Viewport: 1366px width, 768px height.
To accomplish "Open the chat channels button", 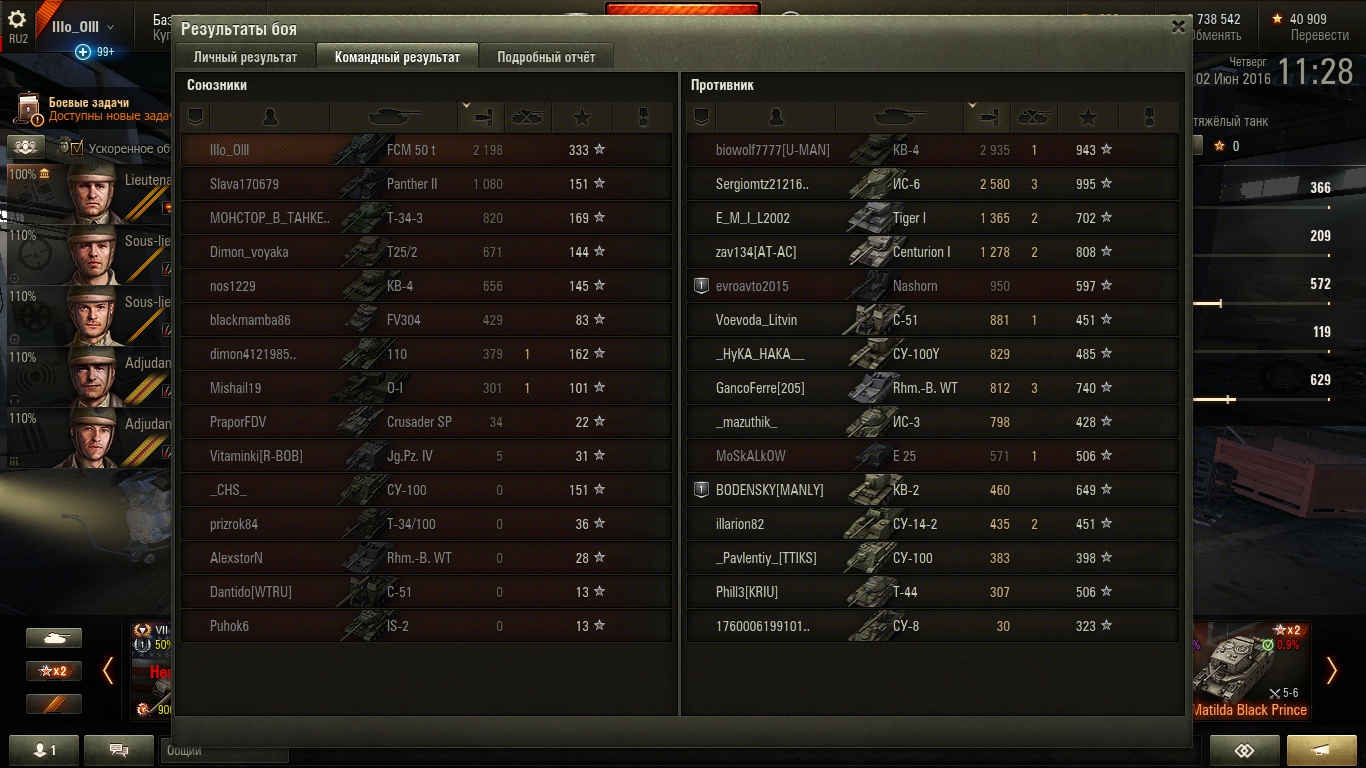I will 118,750.
